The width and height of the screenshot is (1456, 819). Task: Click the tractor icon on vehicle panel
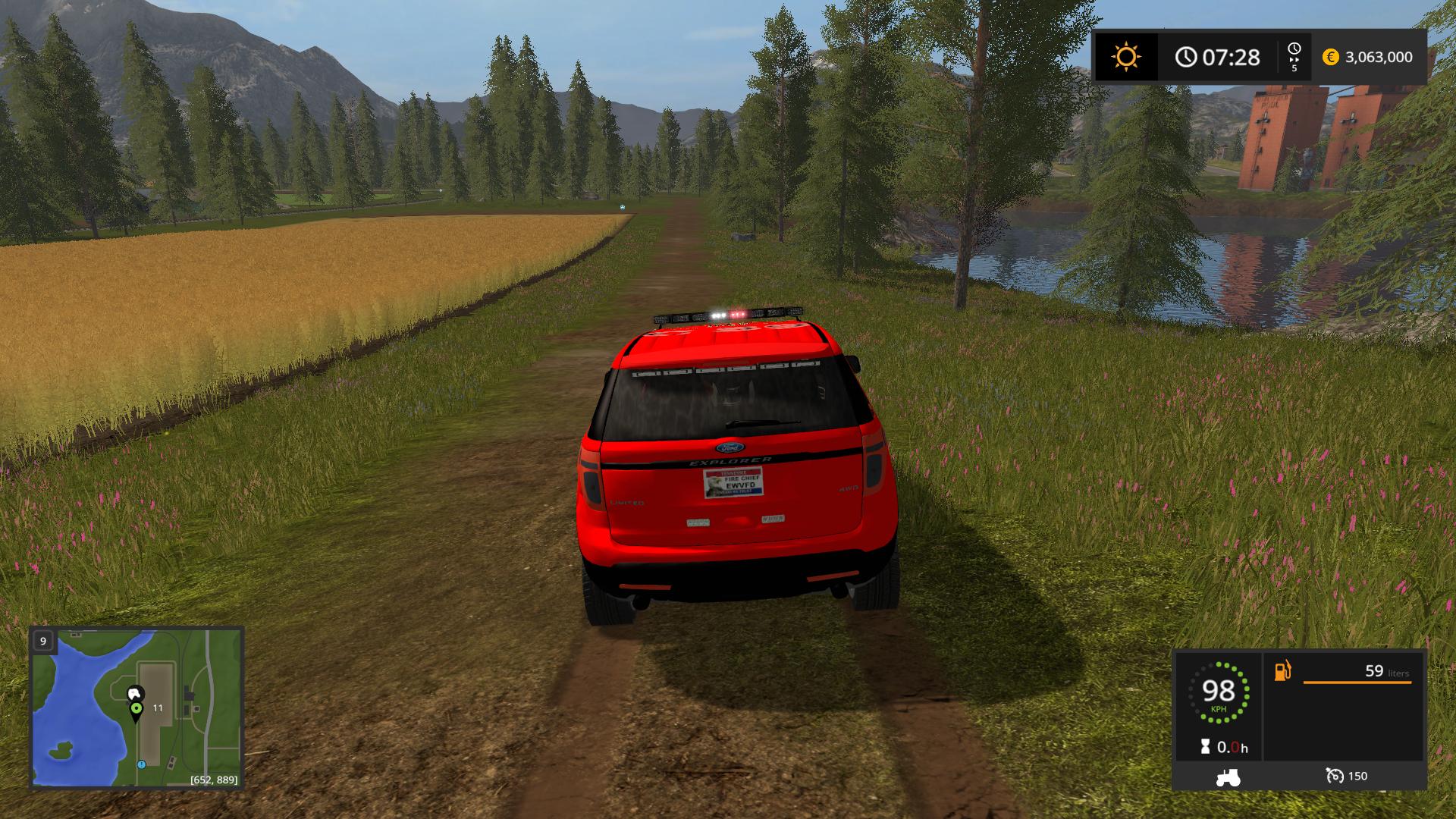click(x=1228, y=777)
